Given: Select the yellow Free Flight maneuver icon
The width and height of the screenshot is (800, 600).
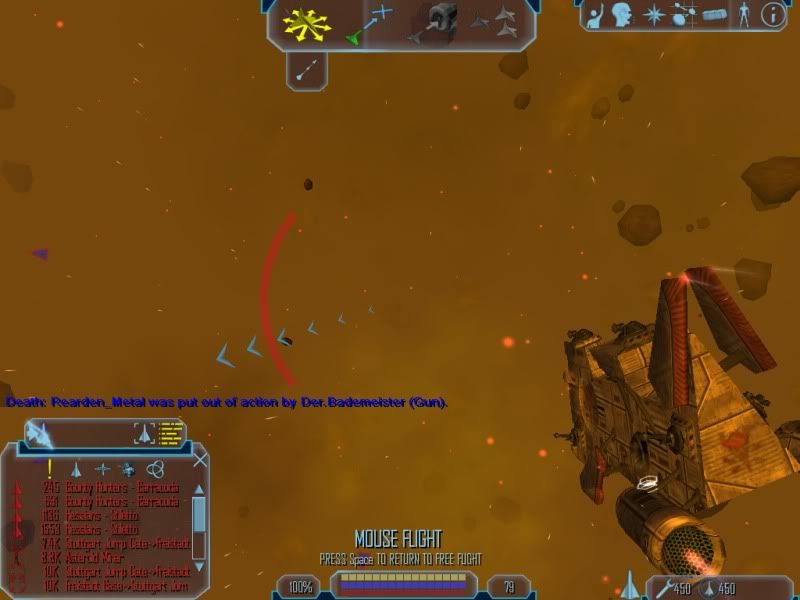Looking at the screenshot, I should (304, 23).
